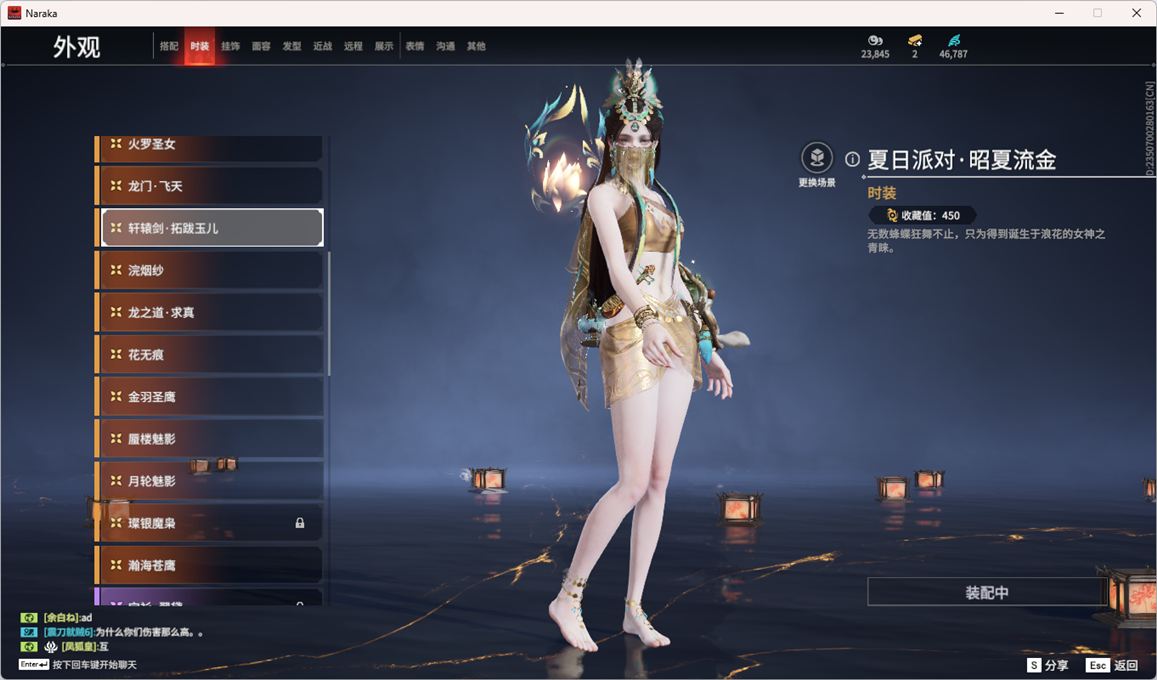This screenshot has width=1157, height=680.
Task: Close the Naraka window
Action: tap(1136, 13)
